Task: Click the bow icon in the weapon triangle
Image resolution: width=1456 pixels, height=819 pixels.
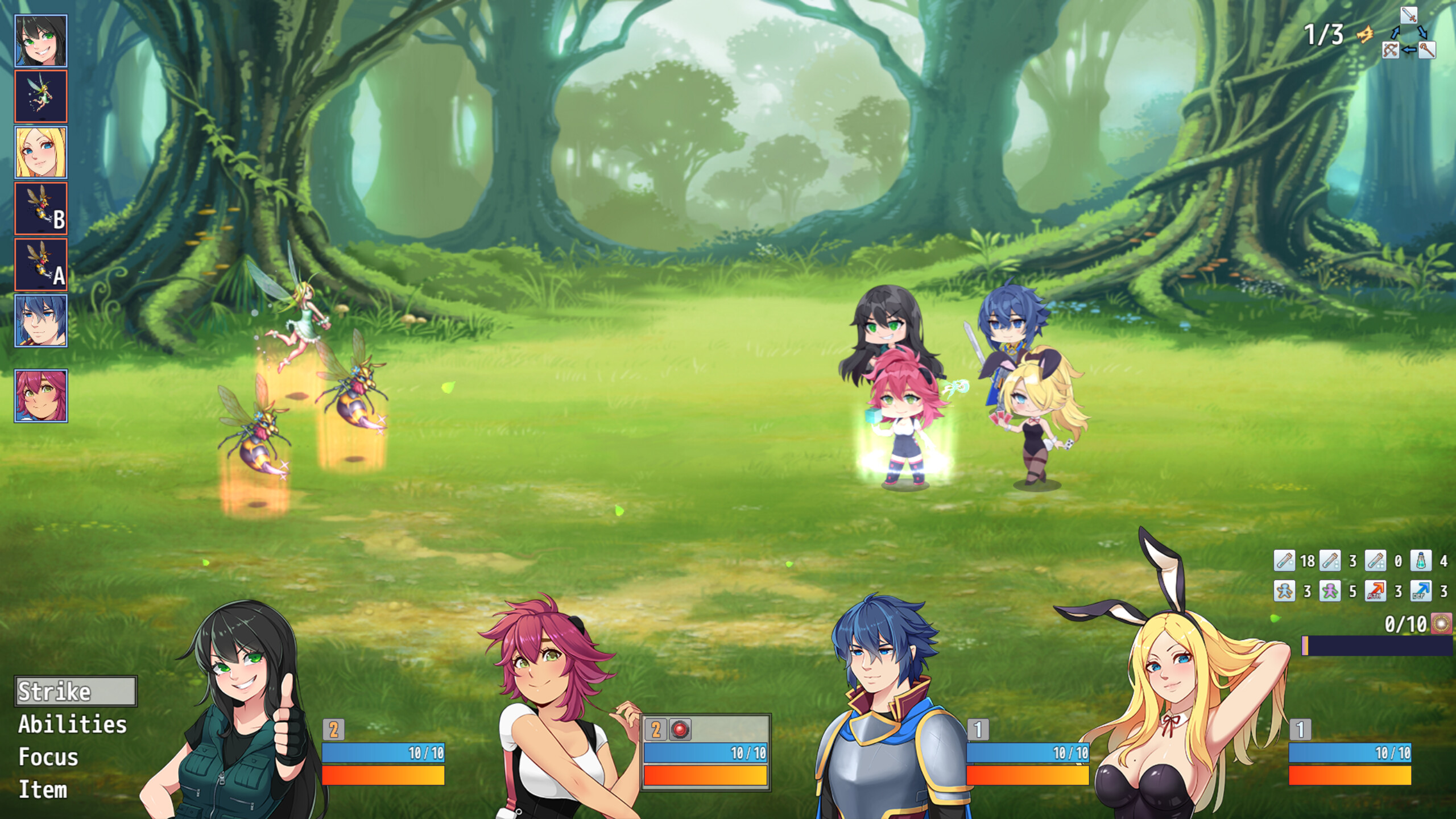Action: [1391, 50]
